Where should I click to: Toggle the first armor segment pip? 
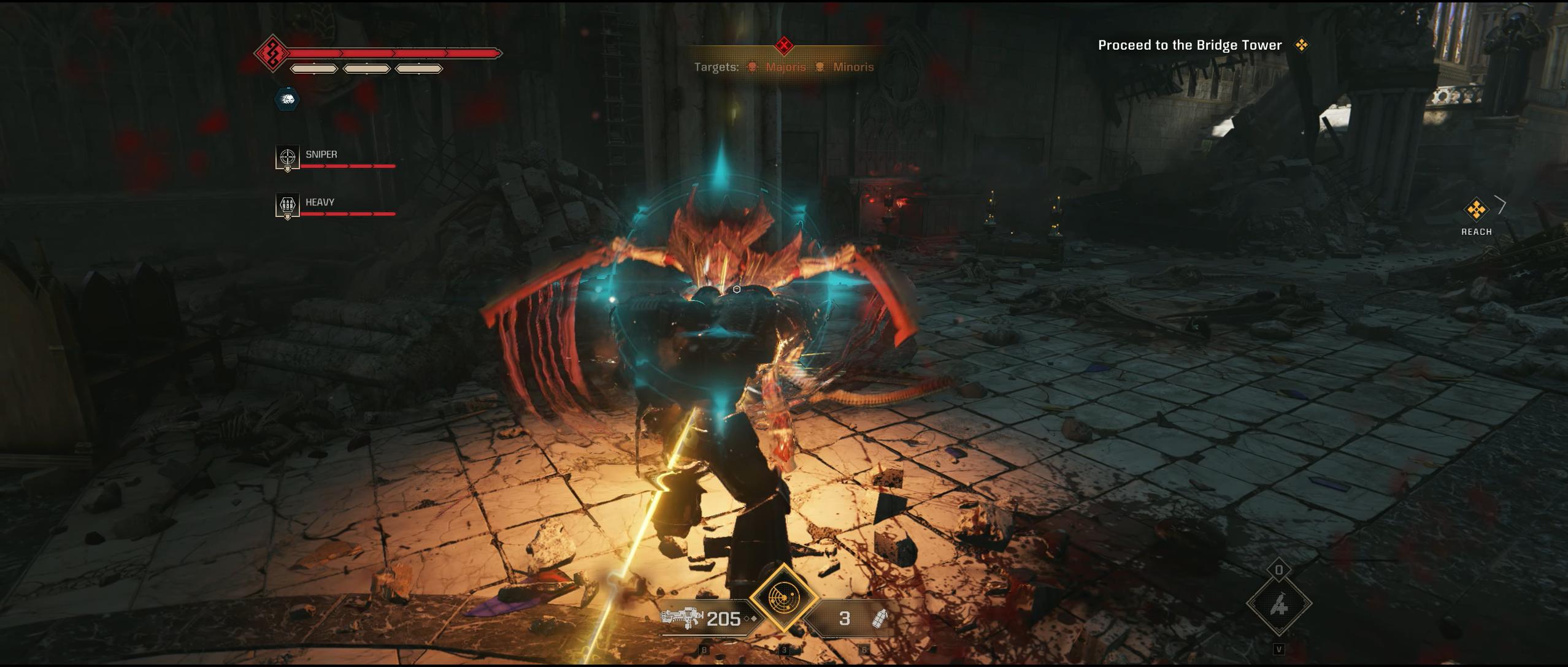tap(313, 68)
